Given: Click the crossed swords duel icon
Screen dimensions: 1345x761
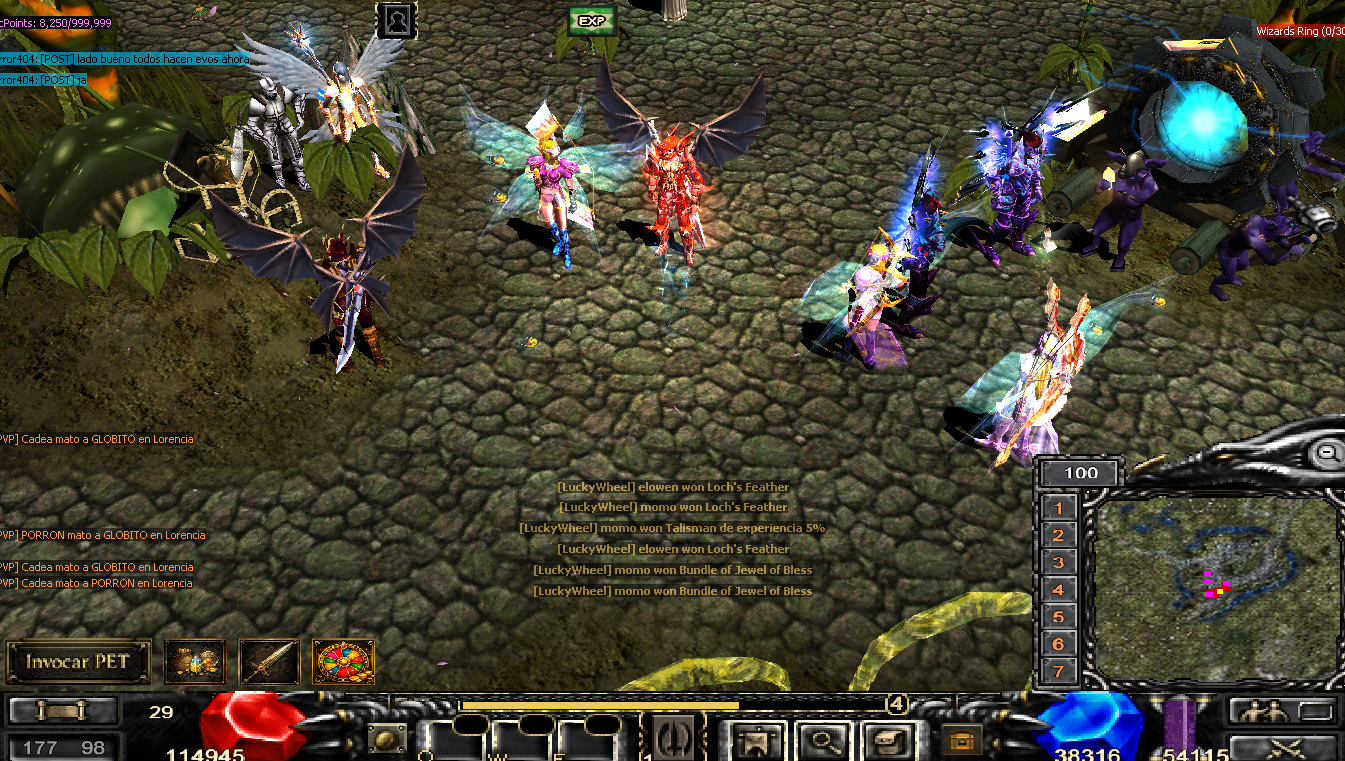Looking at the screenshot, I should (1283, 750).
